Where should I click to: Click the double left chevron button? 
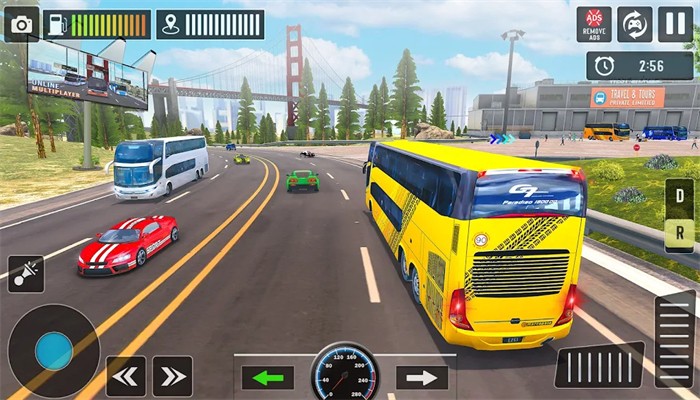126,376
